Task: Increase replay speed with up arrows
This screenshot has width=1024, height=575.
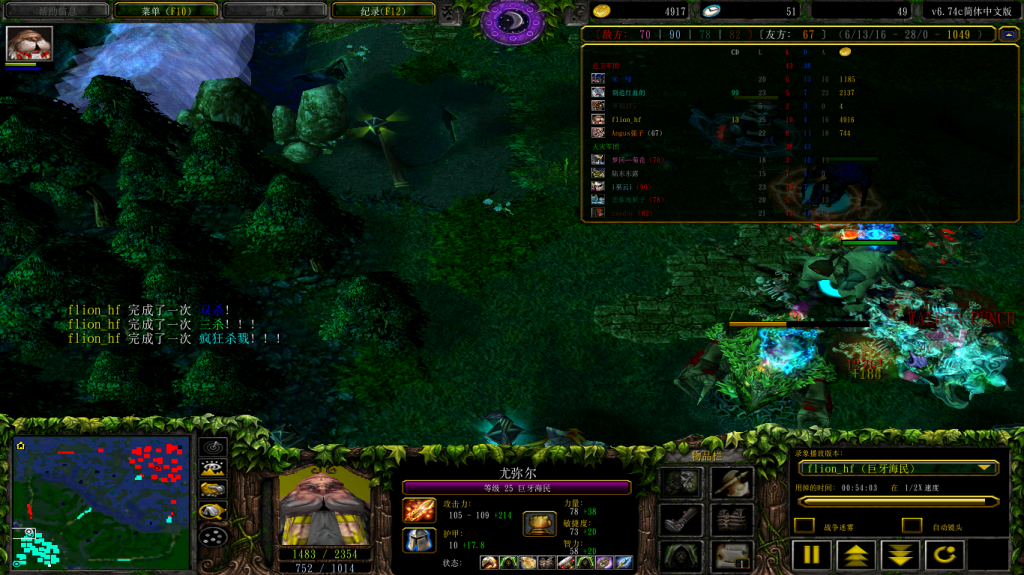Action: [x=855, y=555]
